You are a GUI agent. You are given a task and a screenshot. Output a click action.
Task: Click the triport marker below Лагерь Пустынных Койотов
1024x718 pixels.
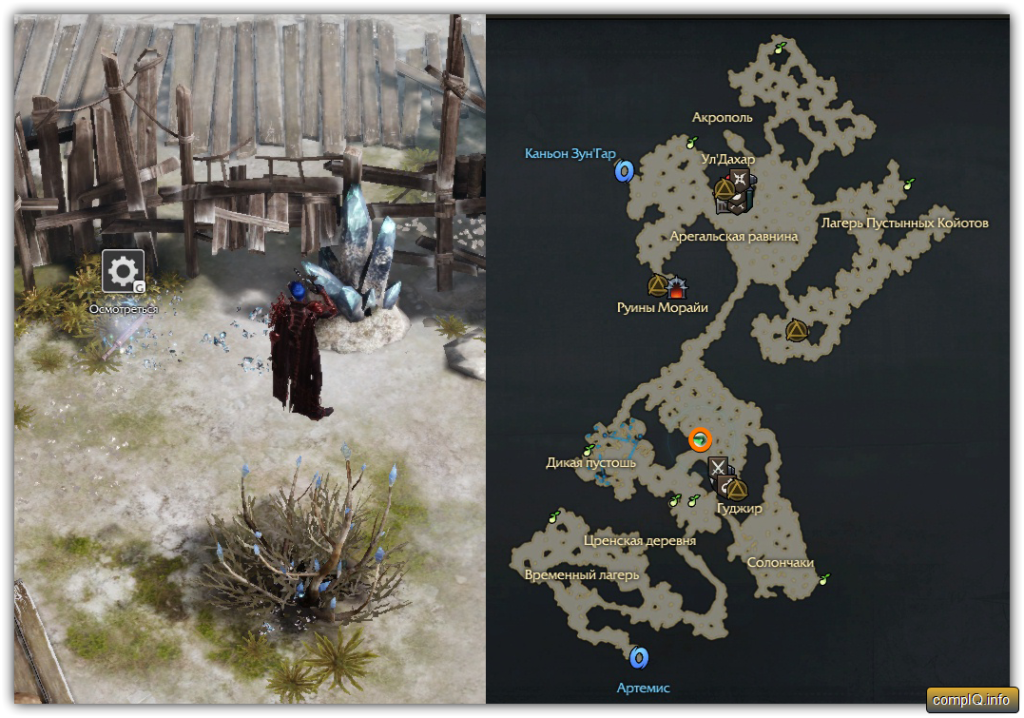796,329
